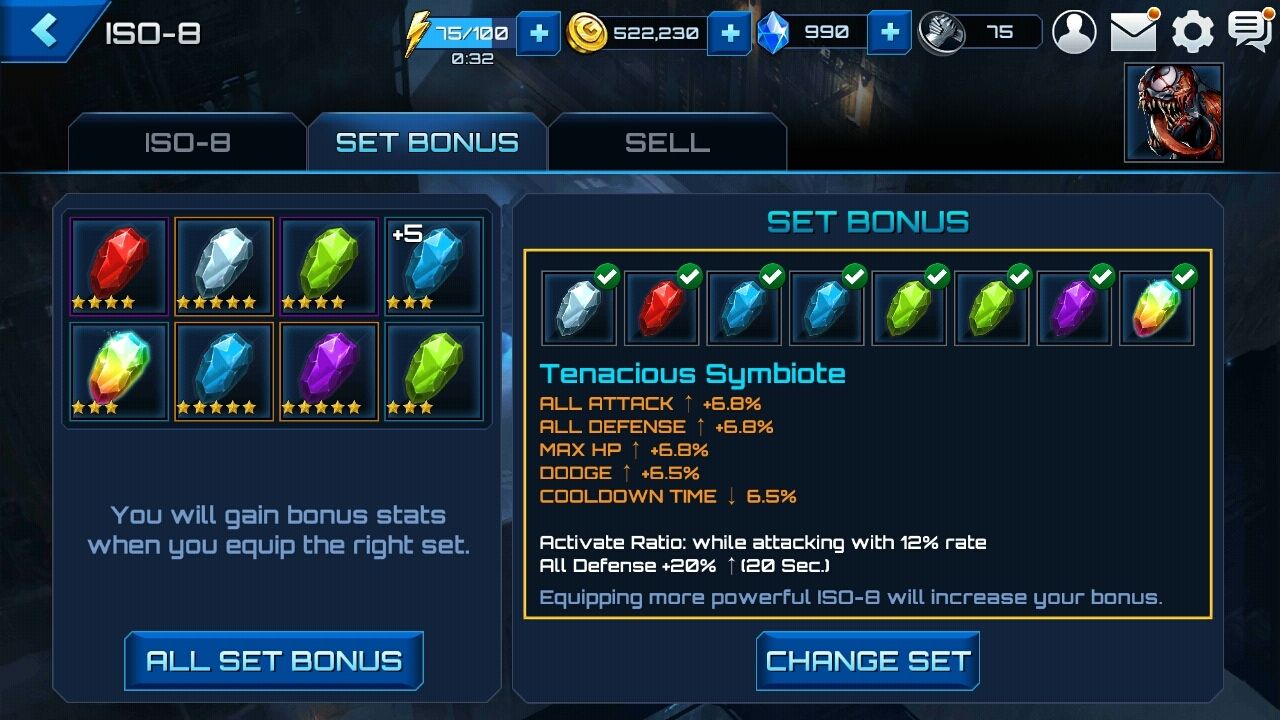Click the Change Set button
The height and width of the screenshot is (720, 1280).
[x=867, y=661]
